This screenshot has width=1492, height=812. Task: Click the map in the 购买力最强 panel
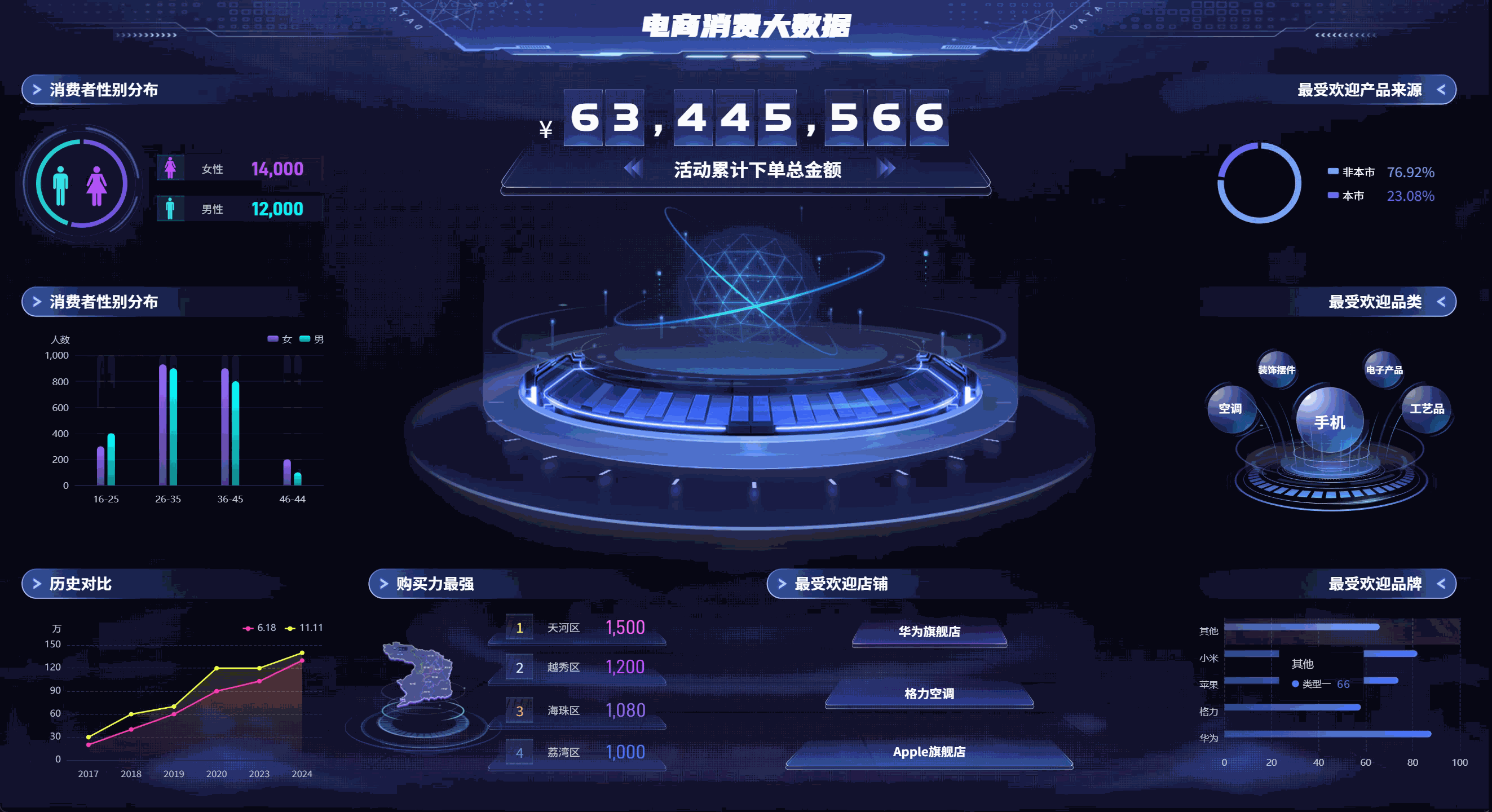tap(423, 672)
